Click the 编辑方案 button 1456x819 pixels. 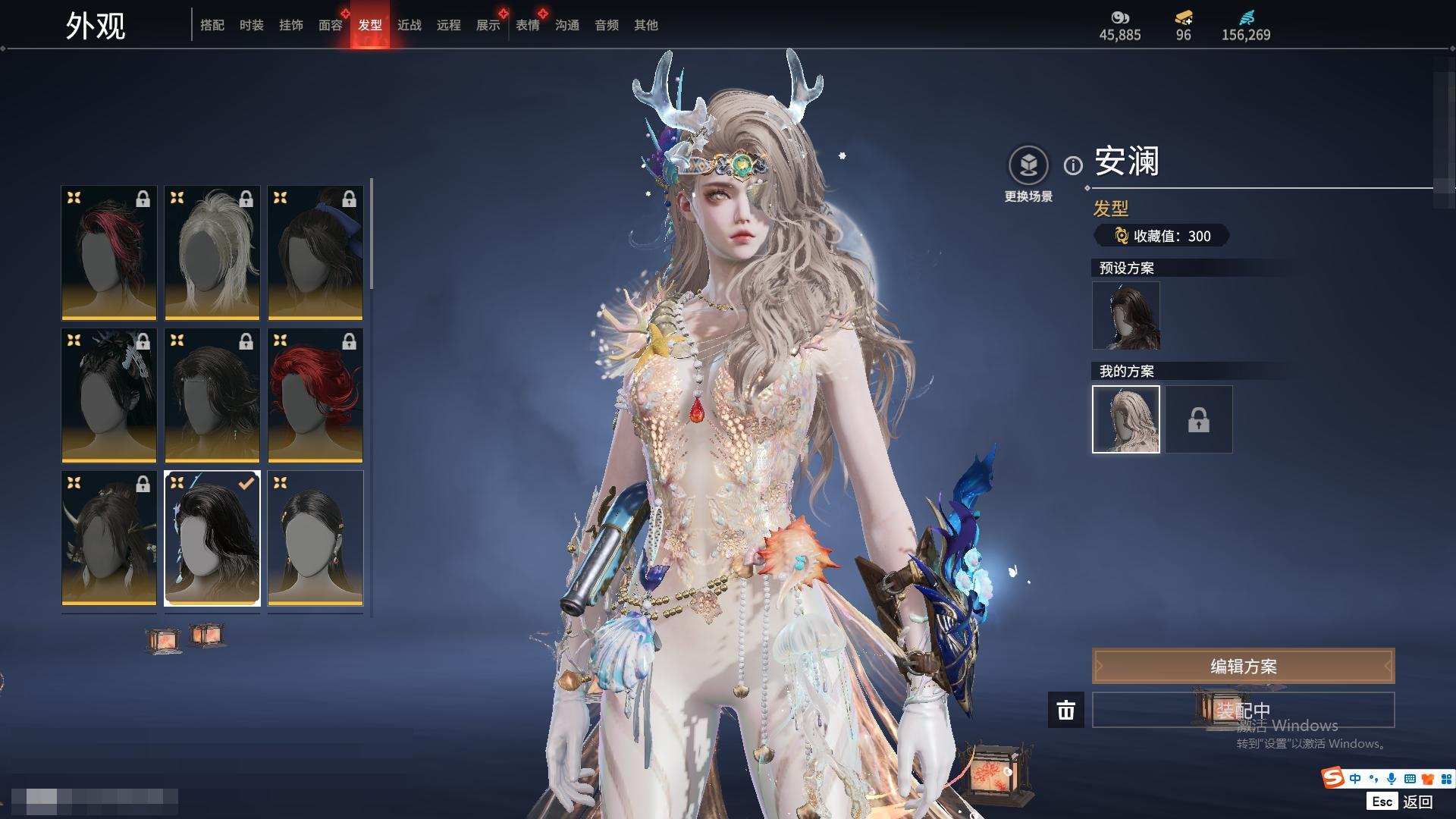1243,666
